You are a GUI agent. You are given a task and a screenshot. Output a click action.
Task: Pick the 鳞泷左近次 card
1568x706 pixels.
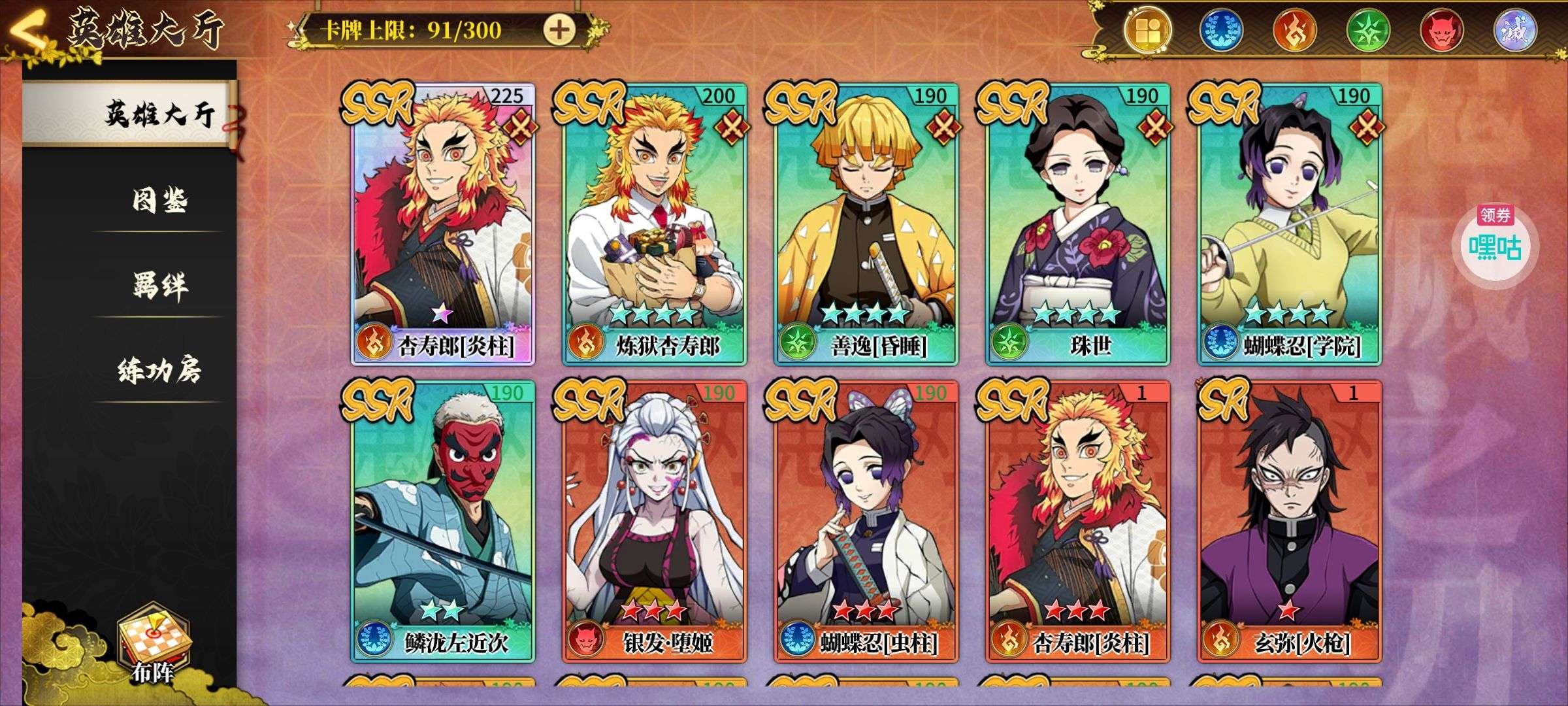[444, 521]
